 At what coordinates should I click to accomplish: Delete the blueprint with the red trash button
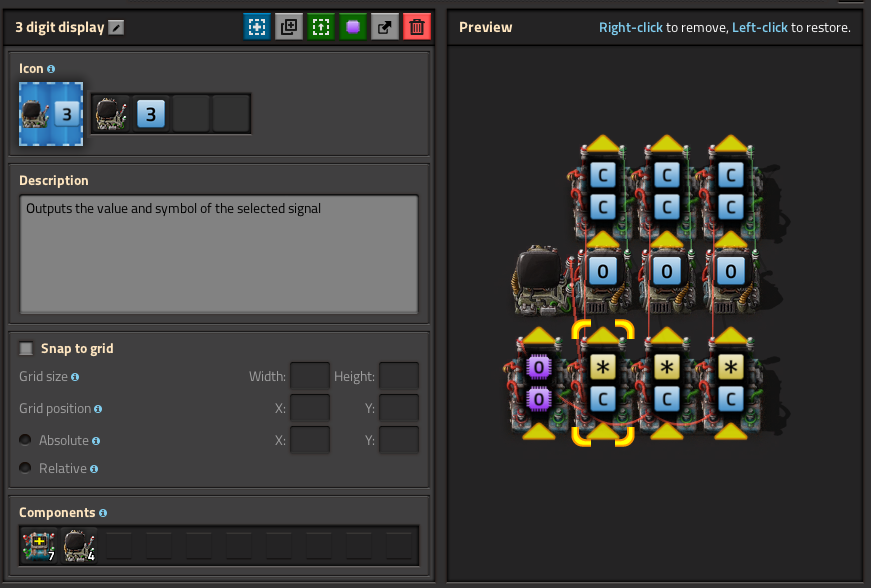417,27
